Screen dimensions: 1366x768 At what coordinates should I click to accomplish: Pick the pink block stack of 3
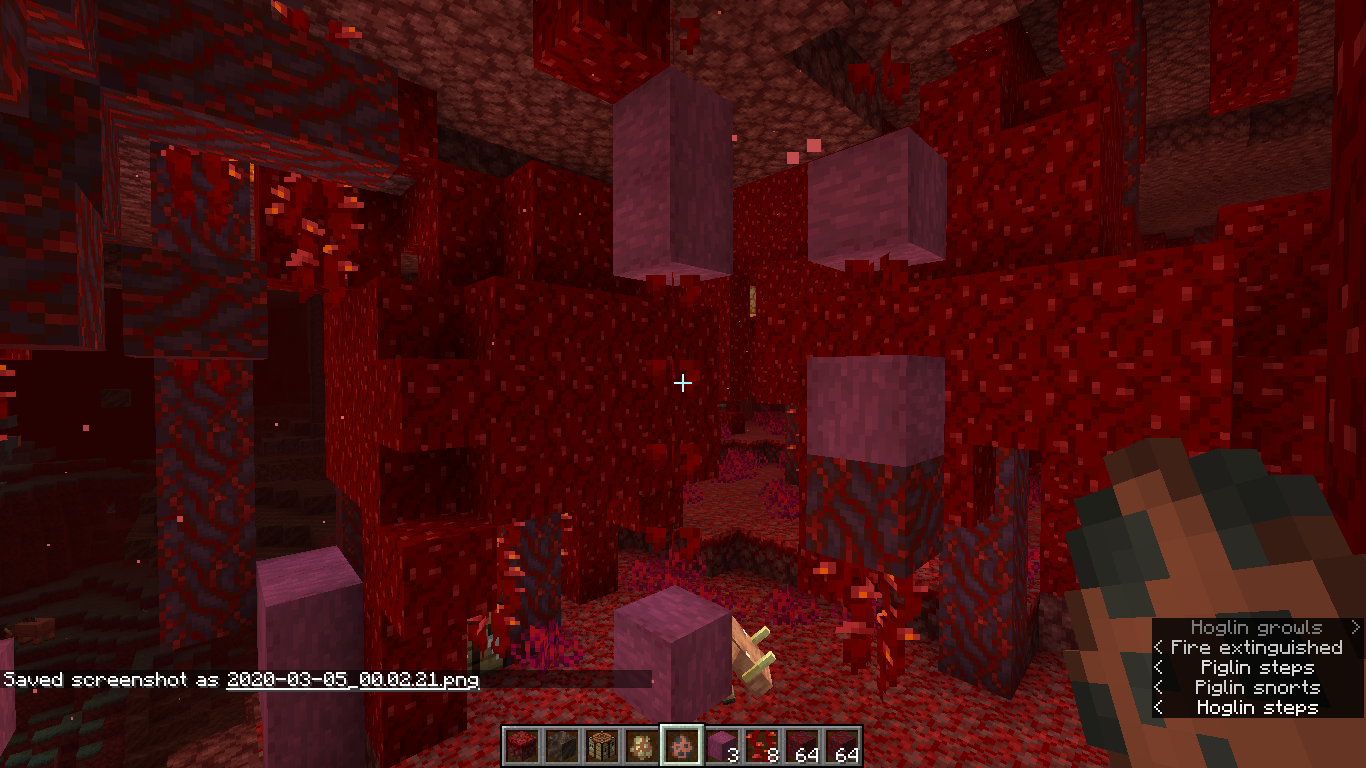(x=721, y=746)
